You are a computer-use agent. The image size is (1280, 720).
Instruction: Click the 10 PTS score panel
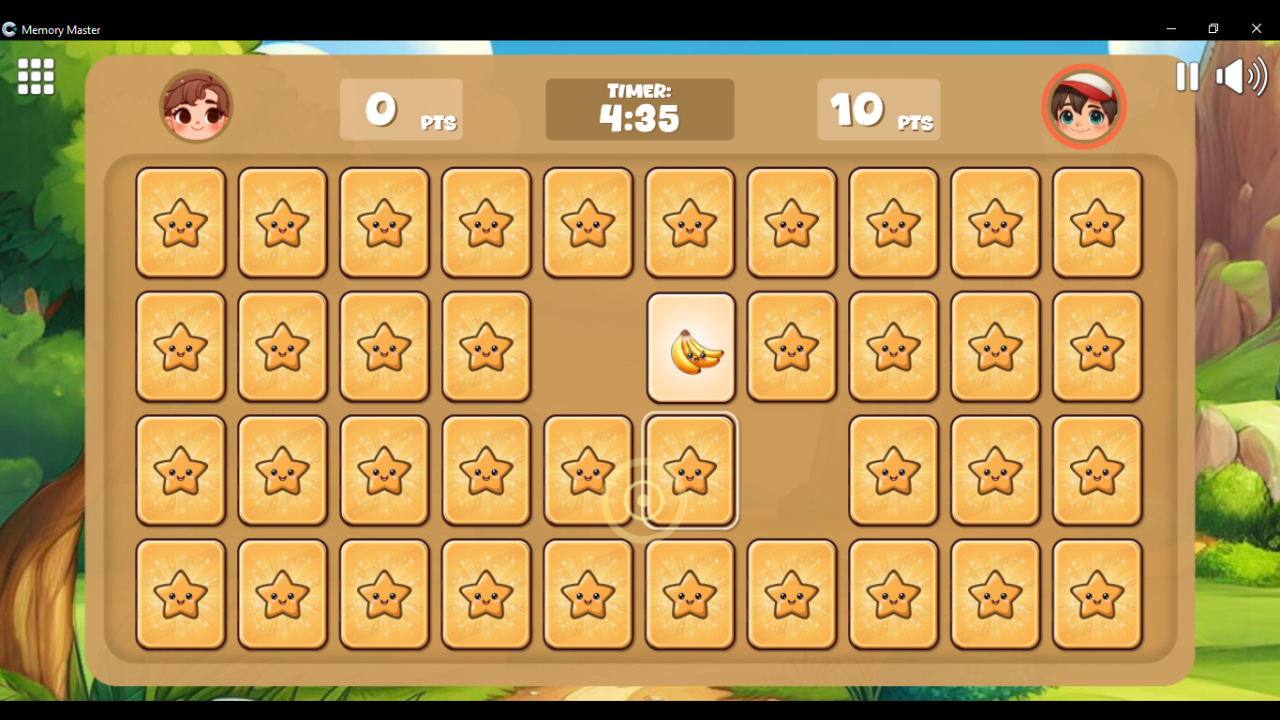[878, 110]
